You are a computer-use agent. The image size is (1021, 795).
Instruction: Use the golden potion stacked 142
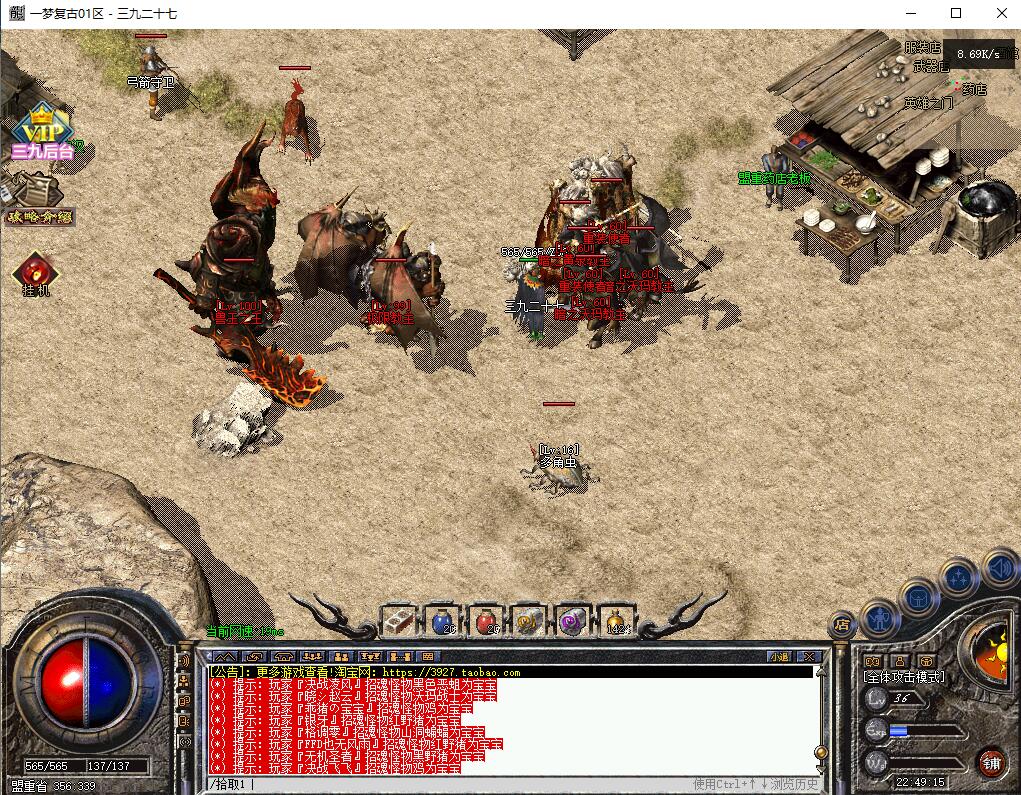(617, 621)
